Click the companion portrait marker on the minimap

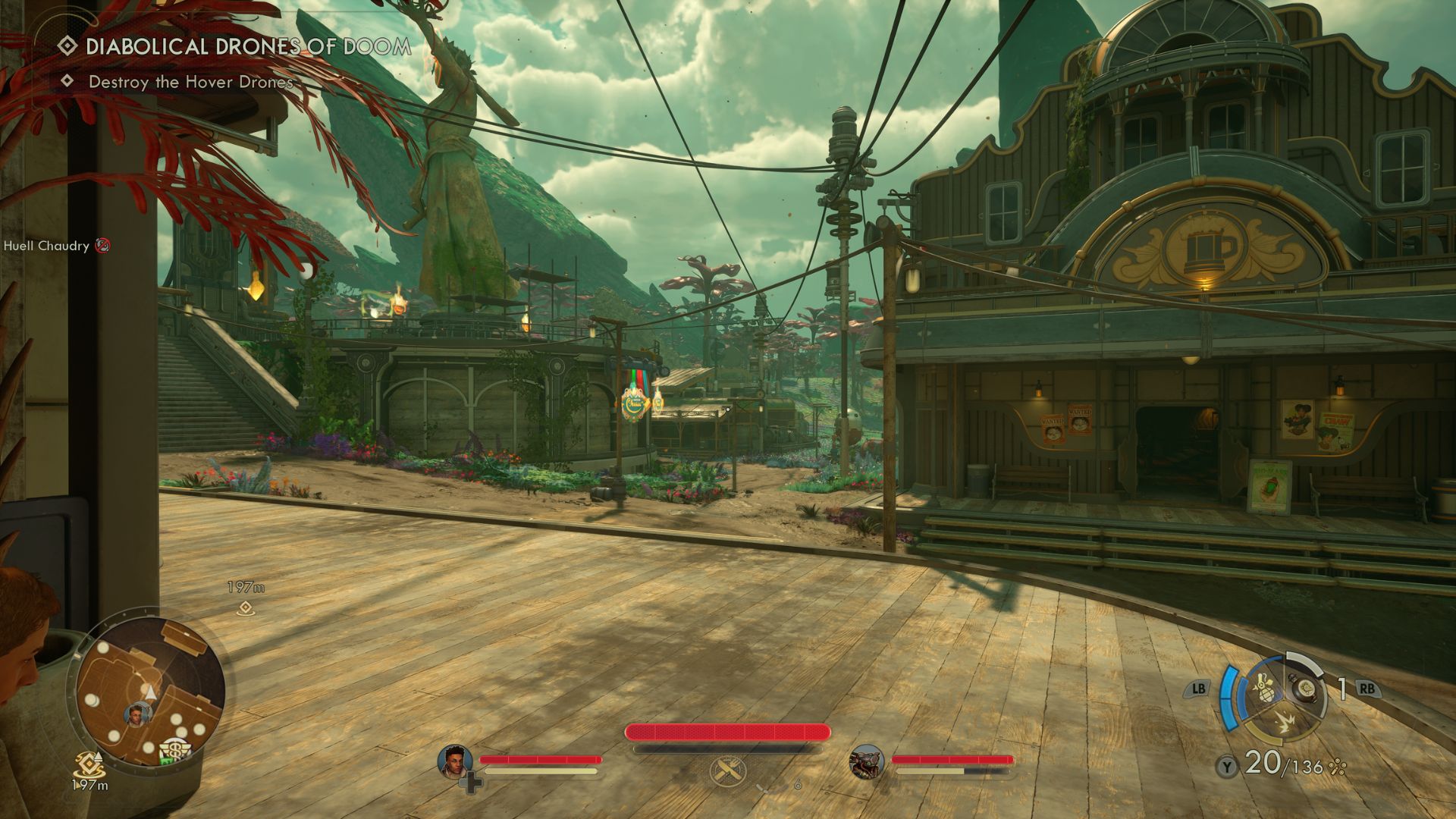point(137,714)
